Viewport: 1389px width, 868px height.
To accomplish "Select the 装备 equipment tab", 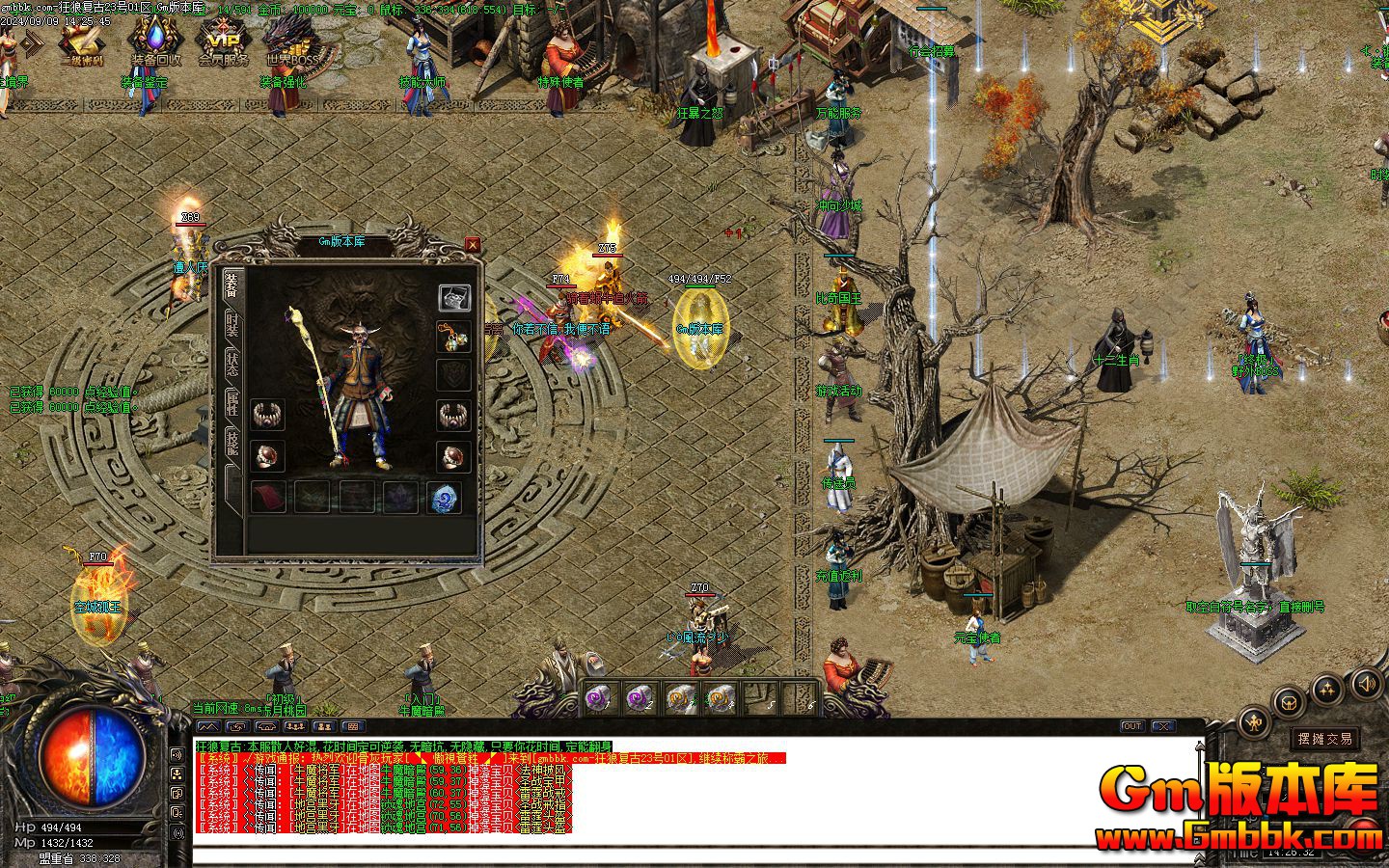I will (x=232, y=285).
